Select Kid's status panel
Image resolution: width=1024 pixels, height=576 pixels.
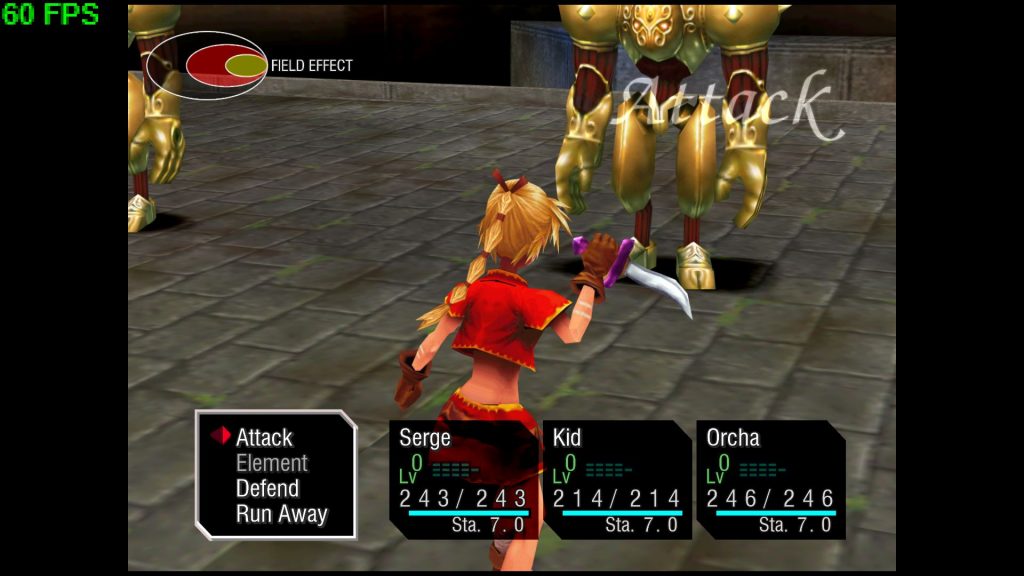617,480
